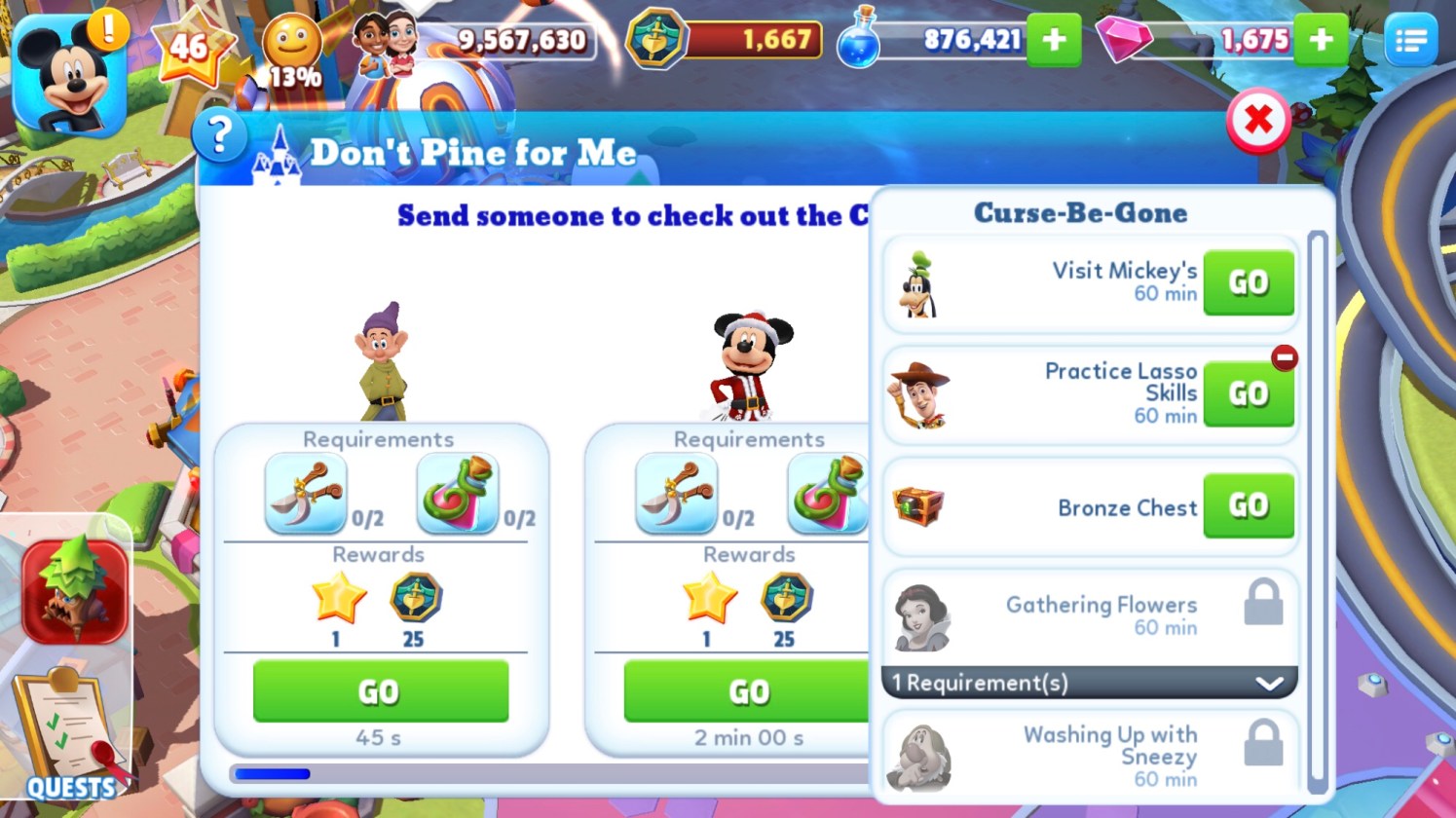Image resolution: width=1456 pixels, height=818 pixels.
Task: Tap GO for Goofy's Visit Mickey's task
Action: (x=1248, y=282)
